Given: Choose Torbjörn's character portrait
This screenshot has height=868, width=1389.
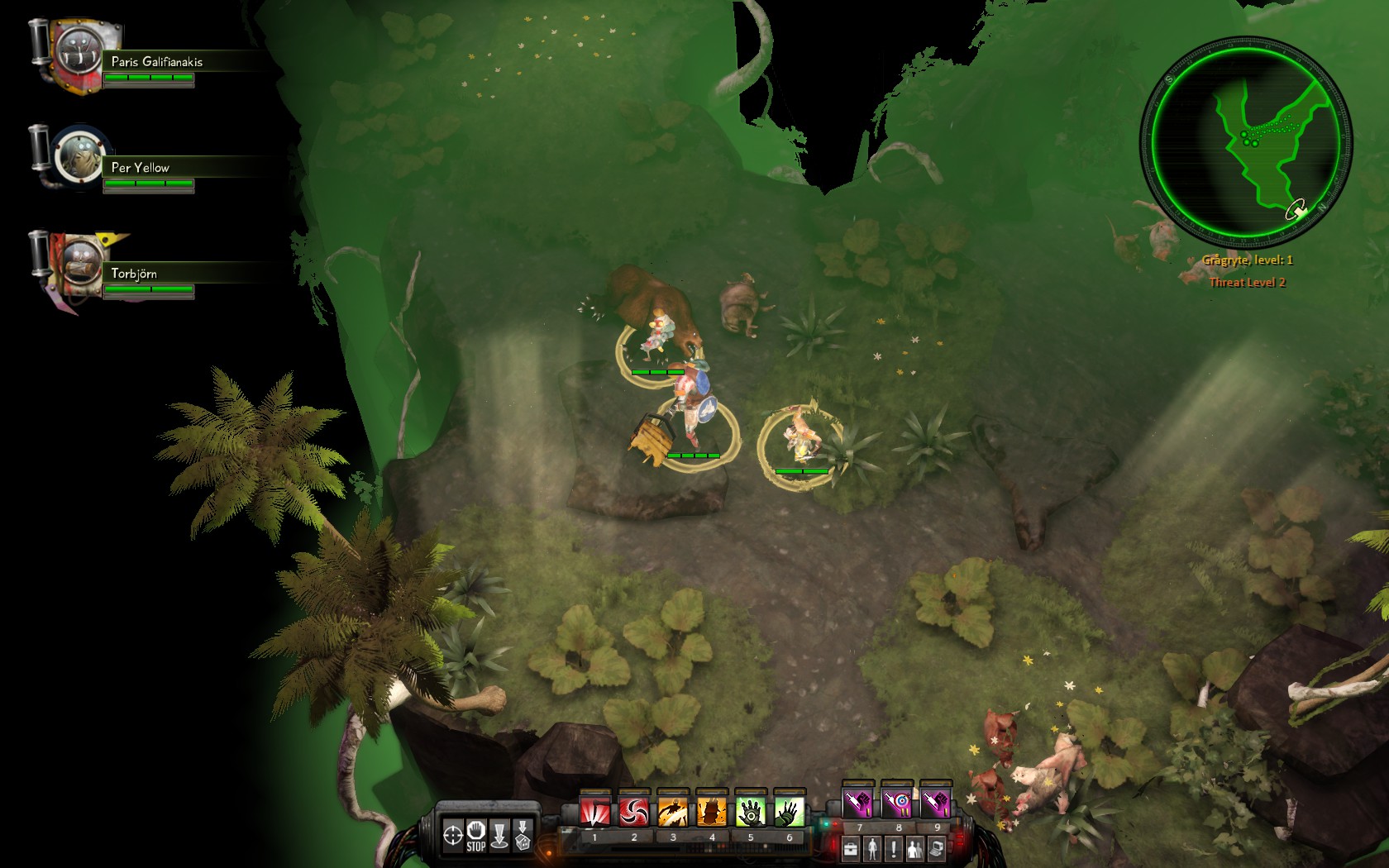Looking at the screenshot, I should (x=80, y=263).
